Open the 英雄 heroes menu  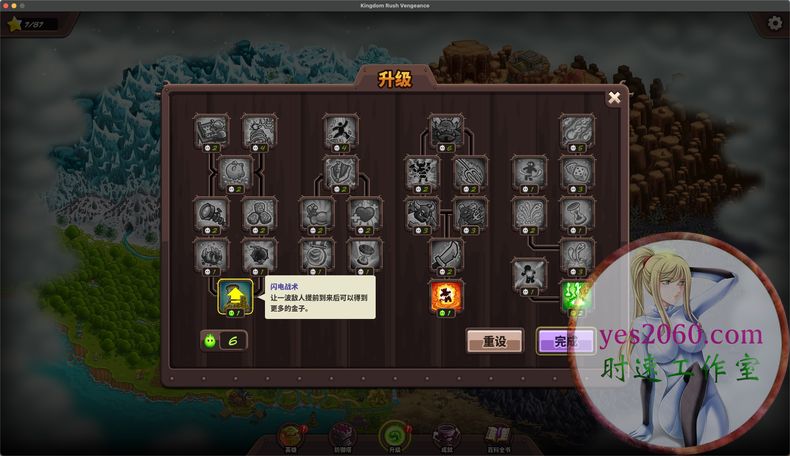coord(292,437)
